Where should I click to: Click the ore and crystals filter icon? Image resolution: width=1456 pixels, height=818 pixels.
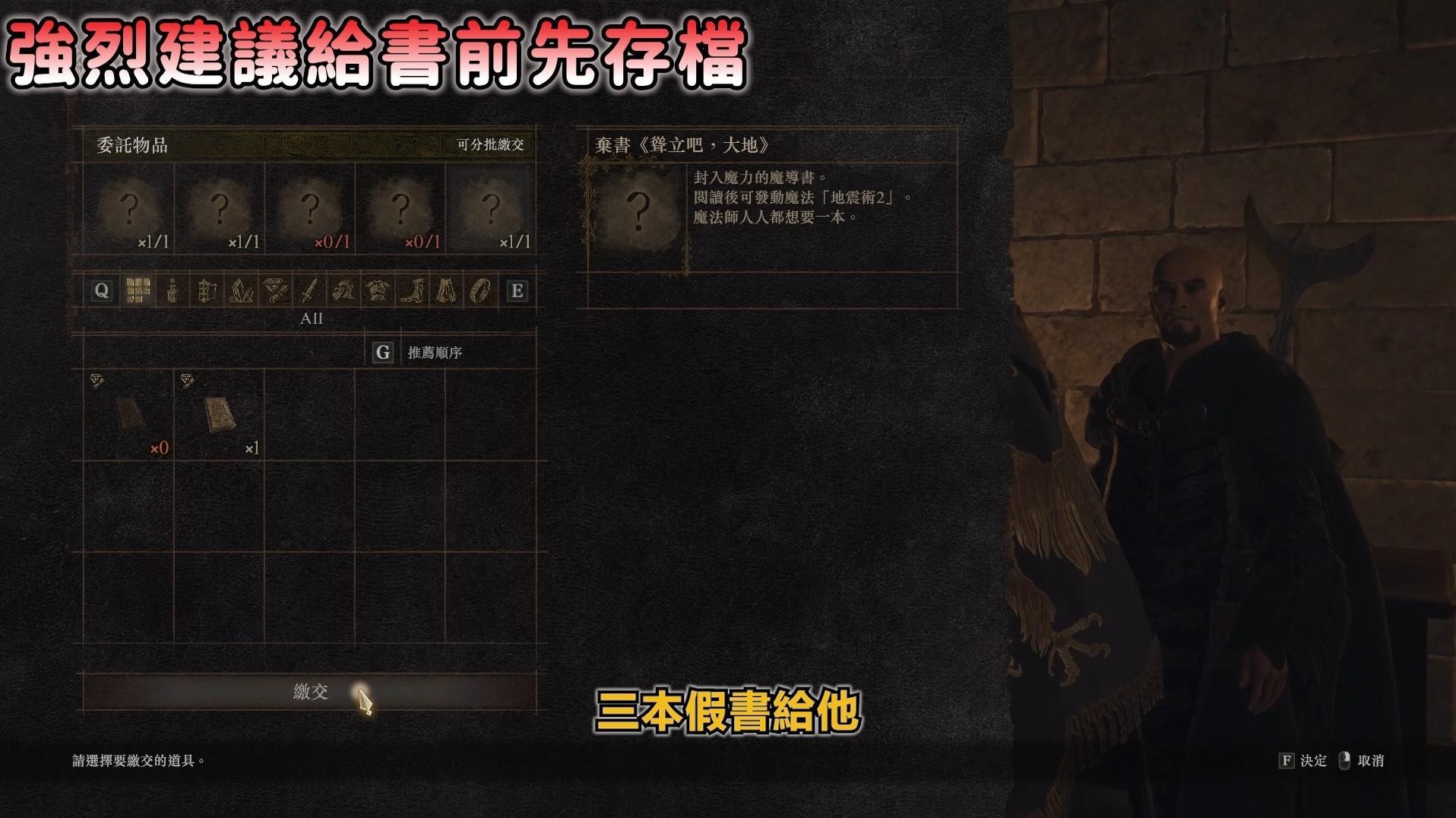coord(239,291)
